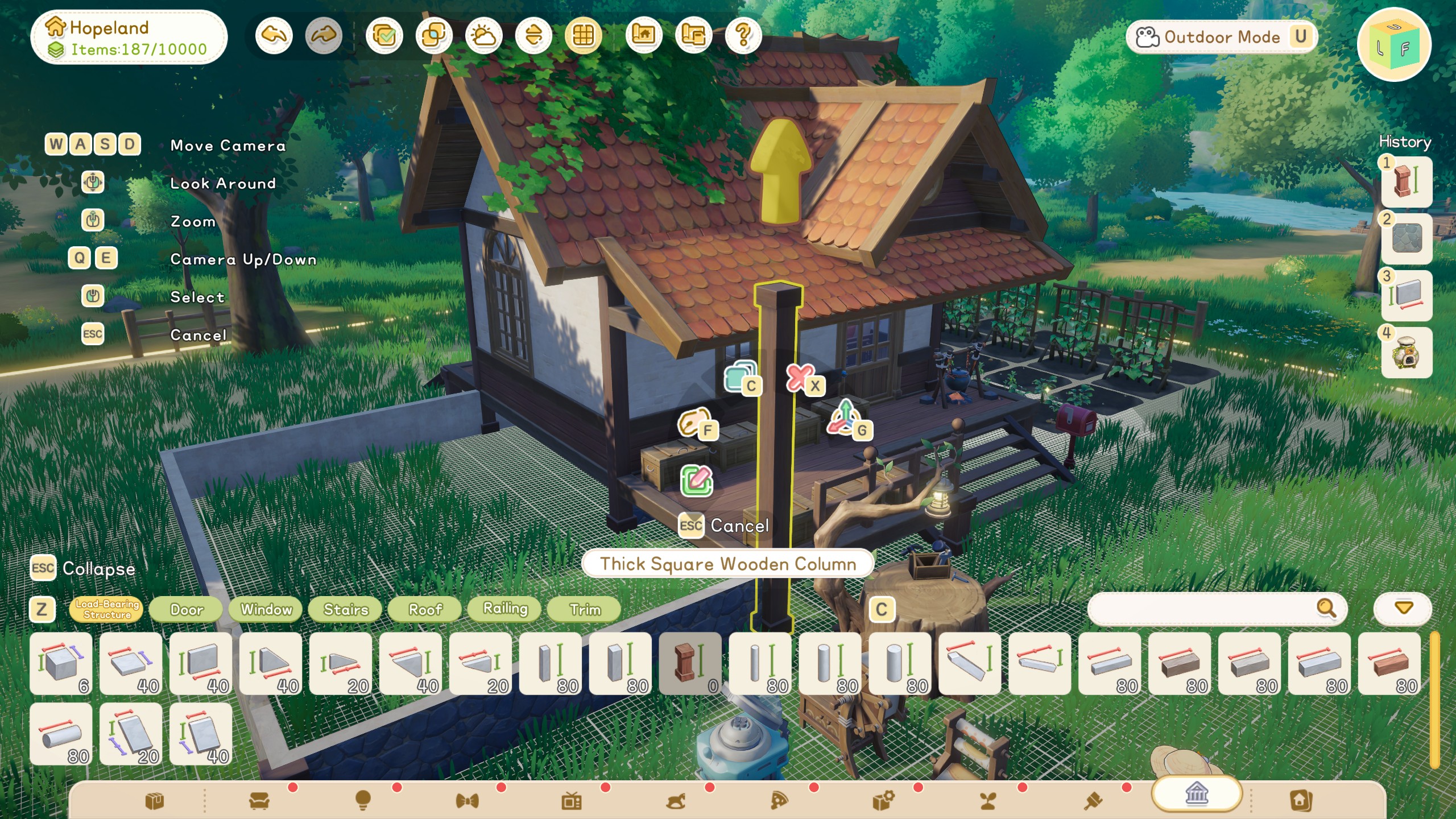Select history slot 2 stone material thumbnail
Viewport: 1456px width, 819px height.
[x=1406, y=239]
